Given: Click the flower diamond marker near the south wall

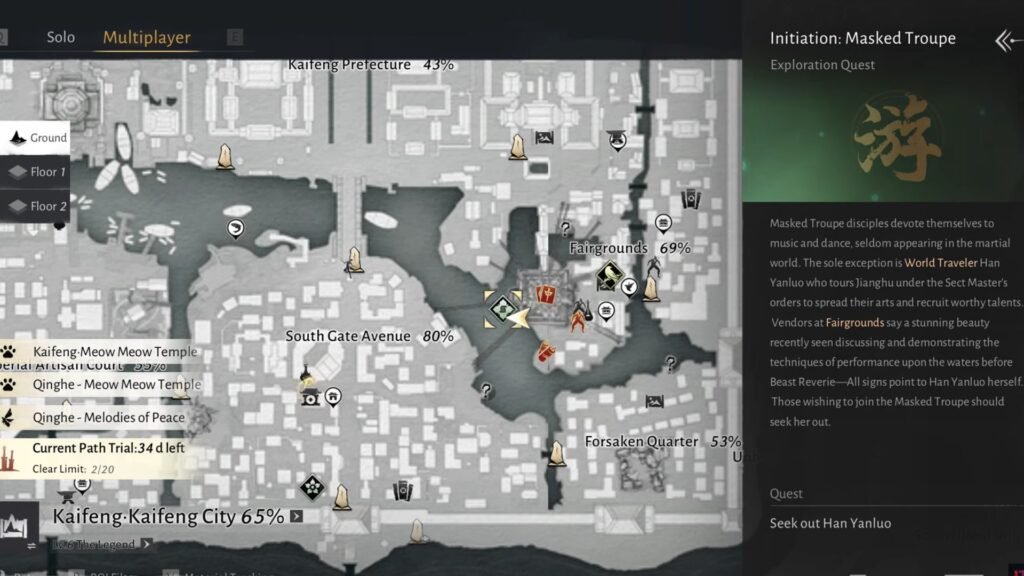Looking at the screenshot, I should tap(312, 488).
